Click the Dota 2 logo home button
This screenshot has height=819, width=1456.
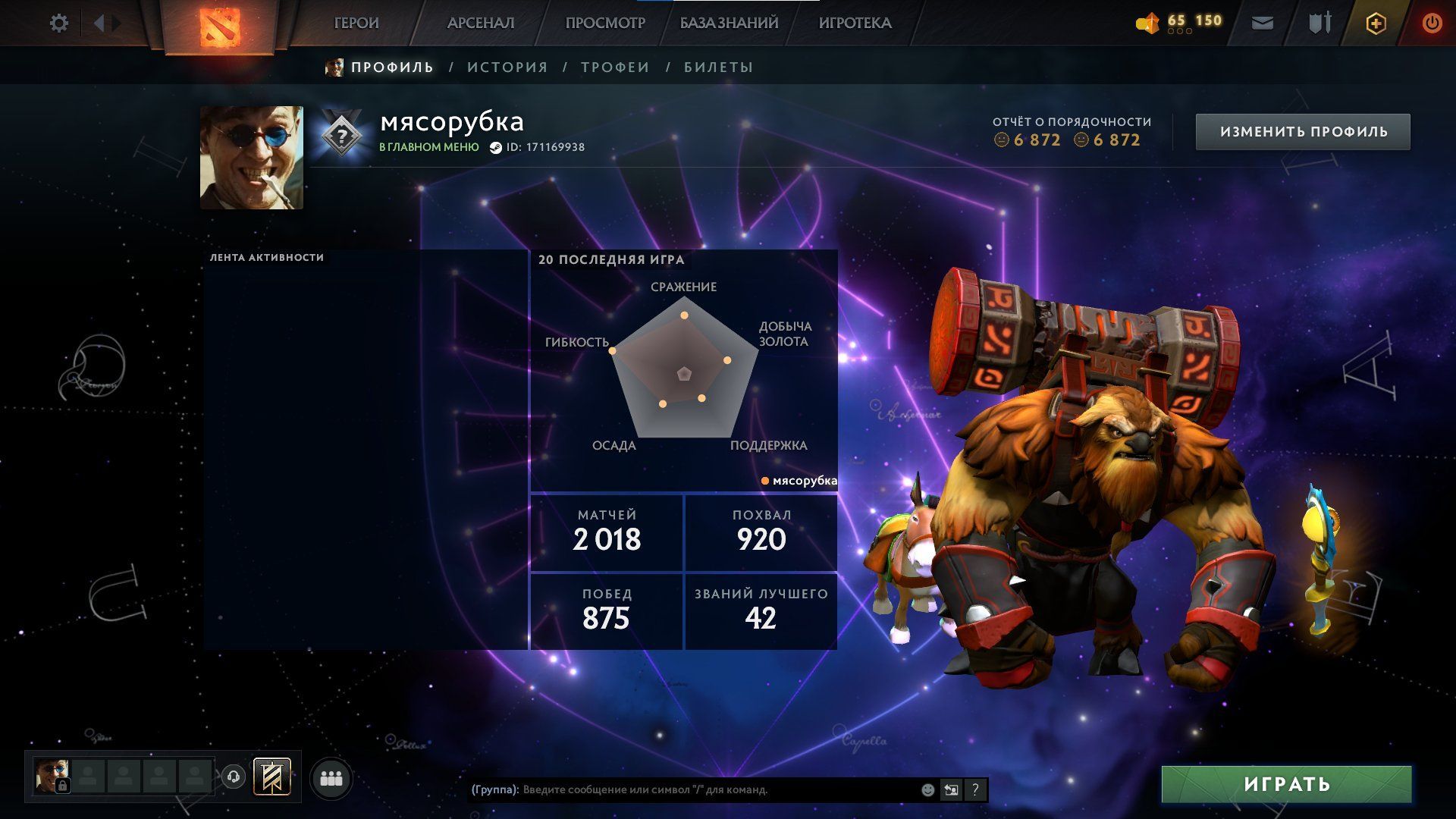(x=219, y=26)
